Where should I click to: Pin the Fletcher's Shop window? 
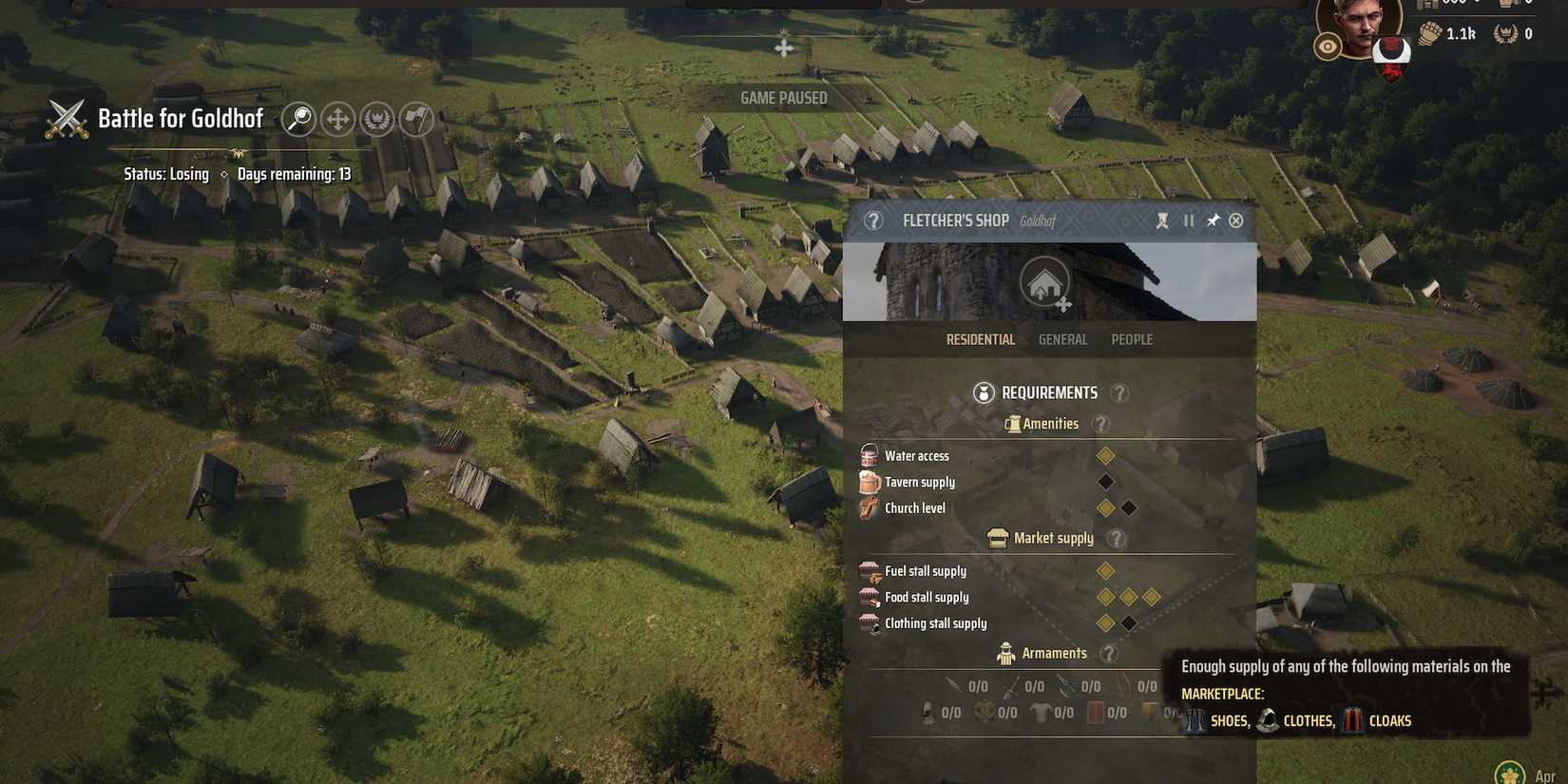click(x=1213, y=220)
